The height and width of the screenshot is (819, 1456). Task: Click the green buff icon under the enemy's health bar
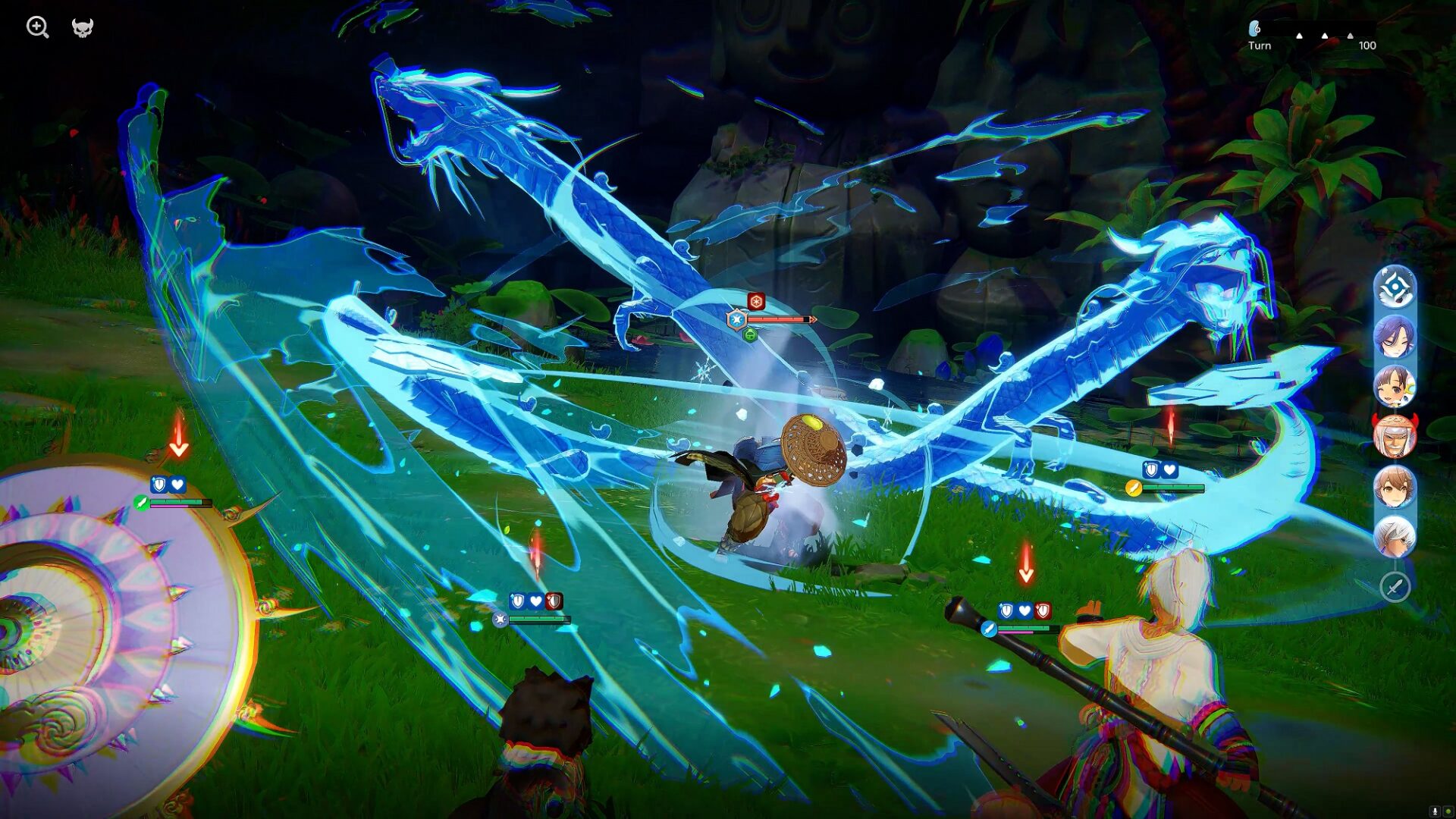point(752,334)
